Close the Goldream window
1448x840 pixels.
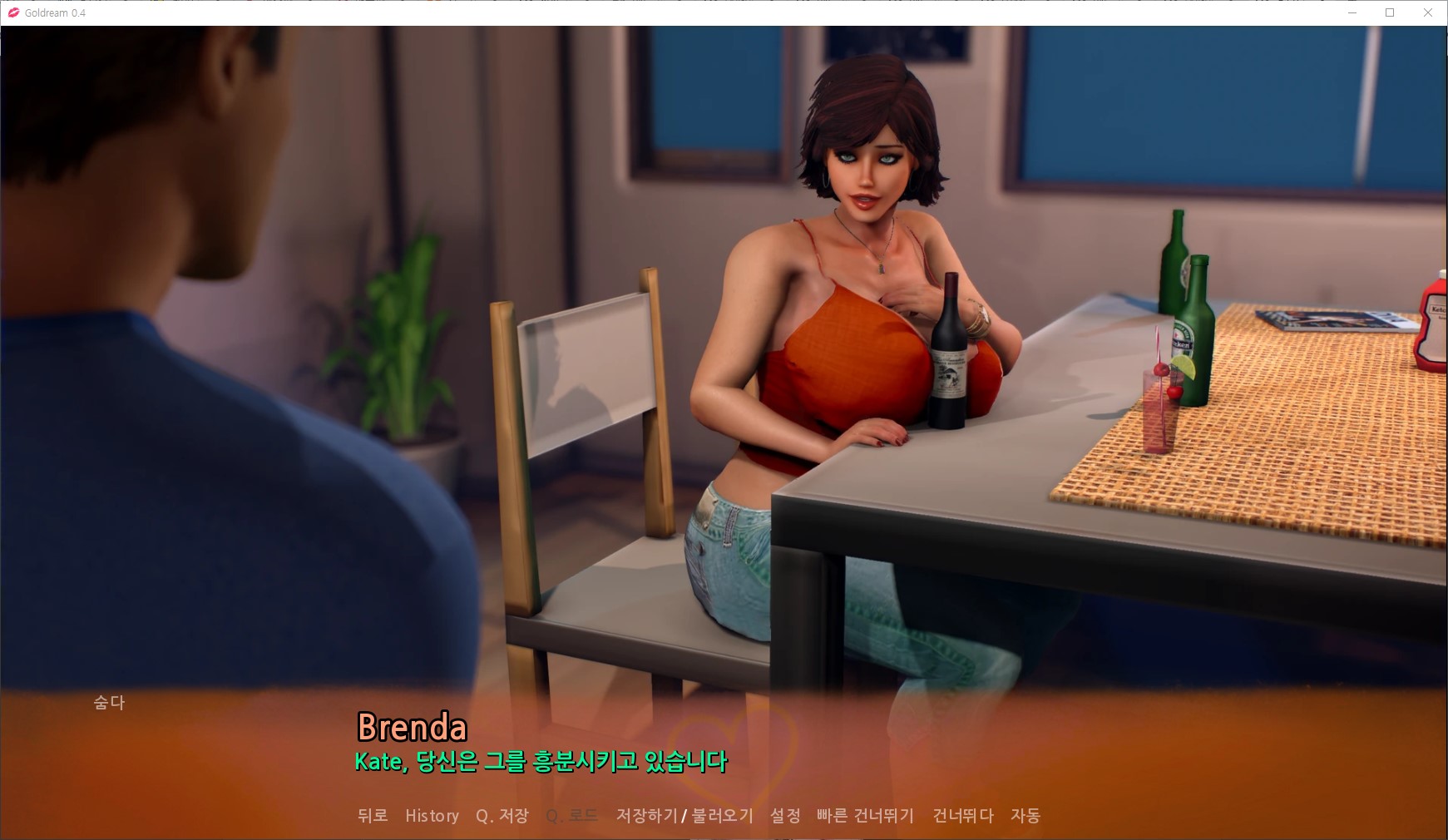tap(1428, 12)
